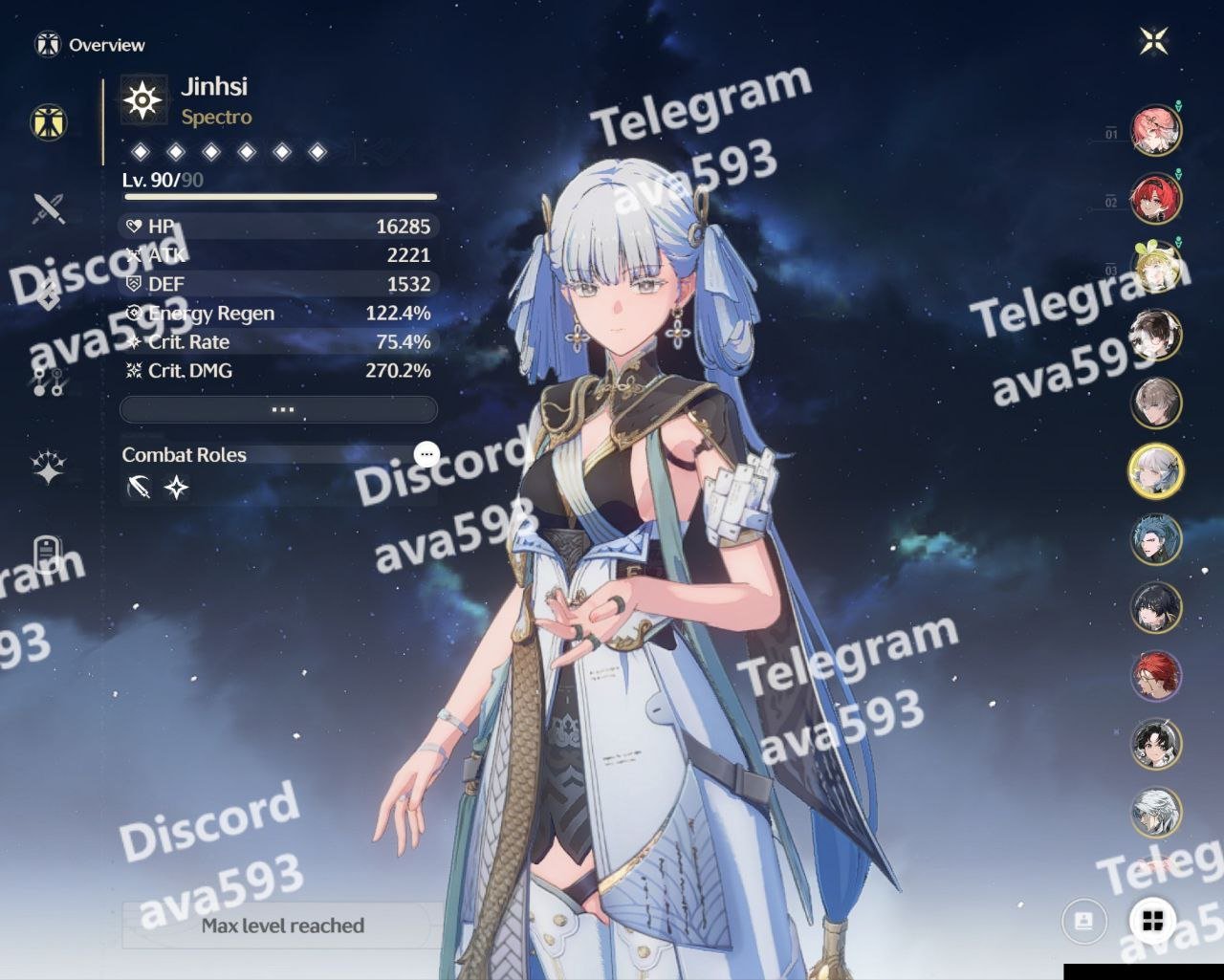This screenshot has height=980, width=1224.
Task: Select the sword-slash combat role icon
Action: (x=140, y=489)
